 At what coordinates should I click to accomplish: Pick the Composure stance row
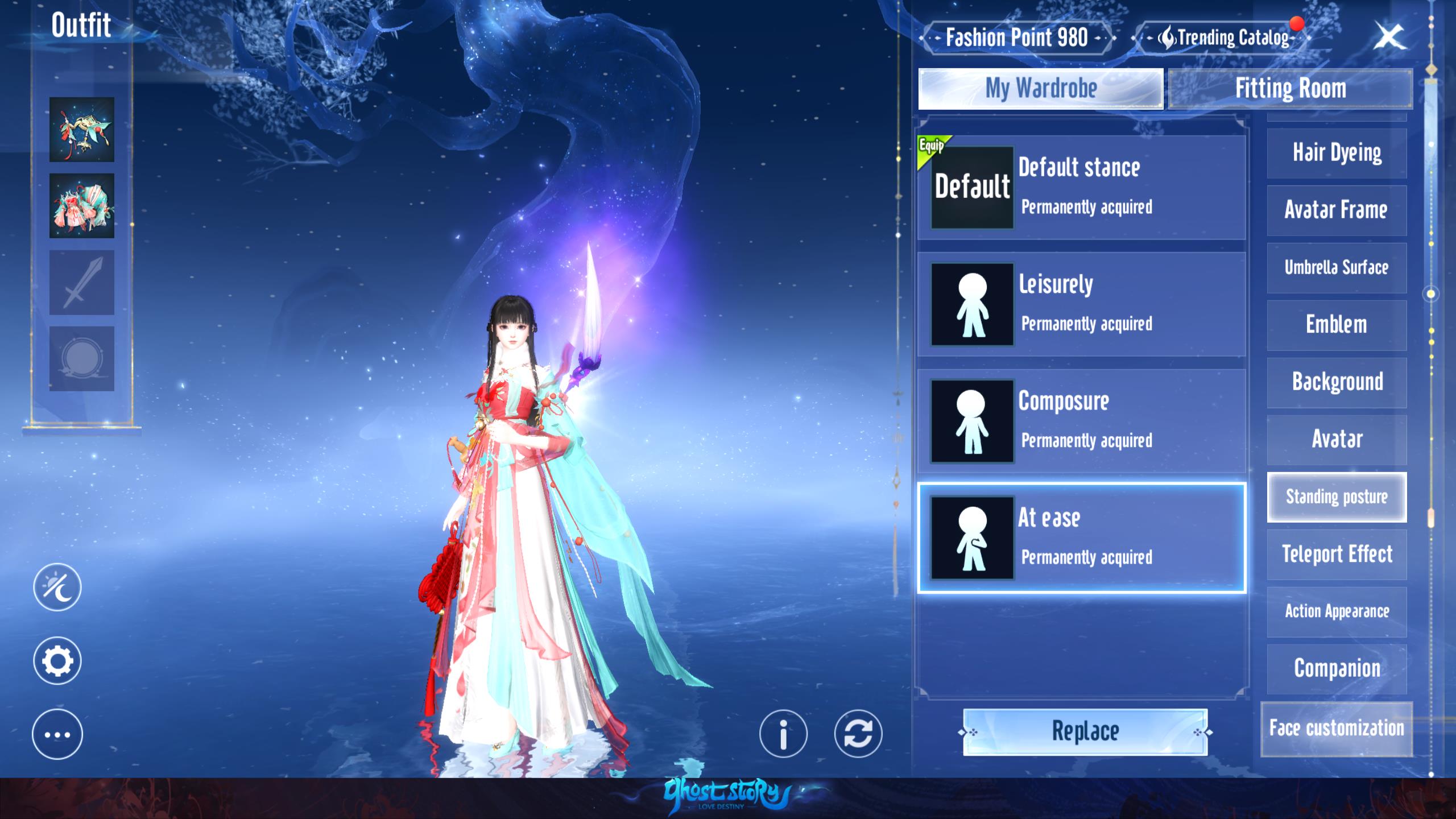coord(1081,421)
